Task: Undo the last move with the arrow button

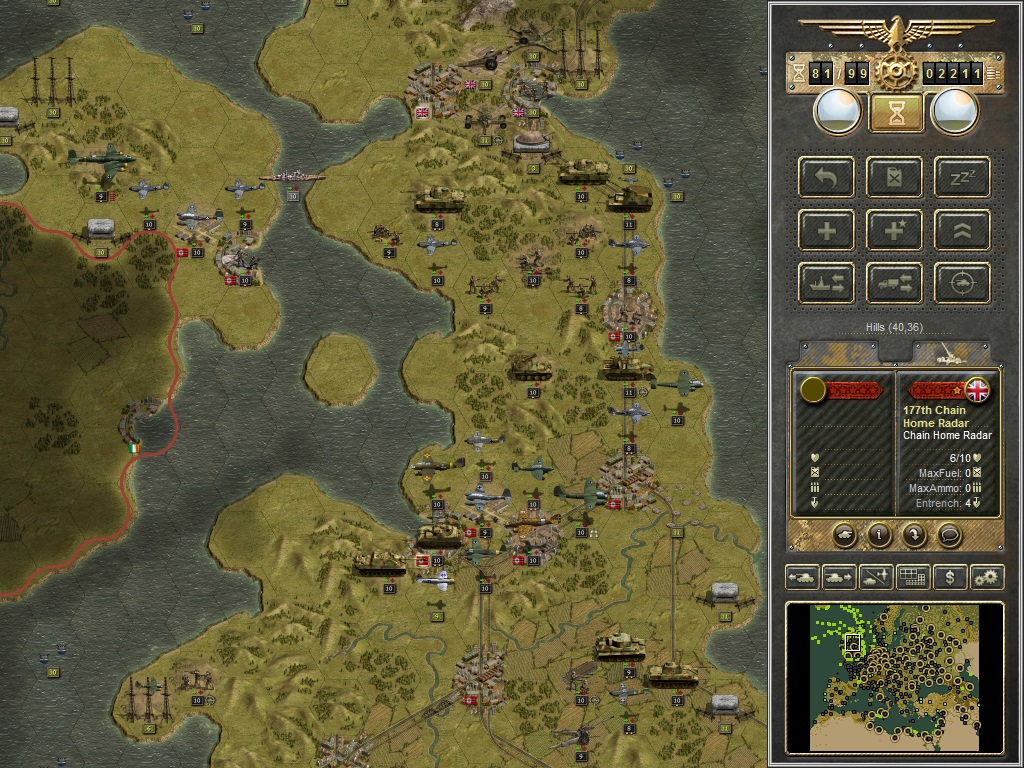Action: [x=827, y=178]
